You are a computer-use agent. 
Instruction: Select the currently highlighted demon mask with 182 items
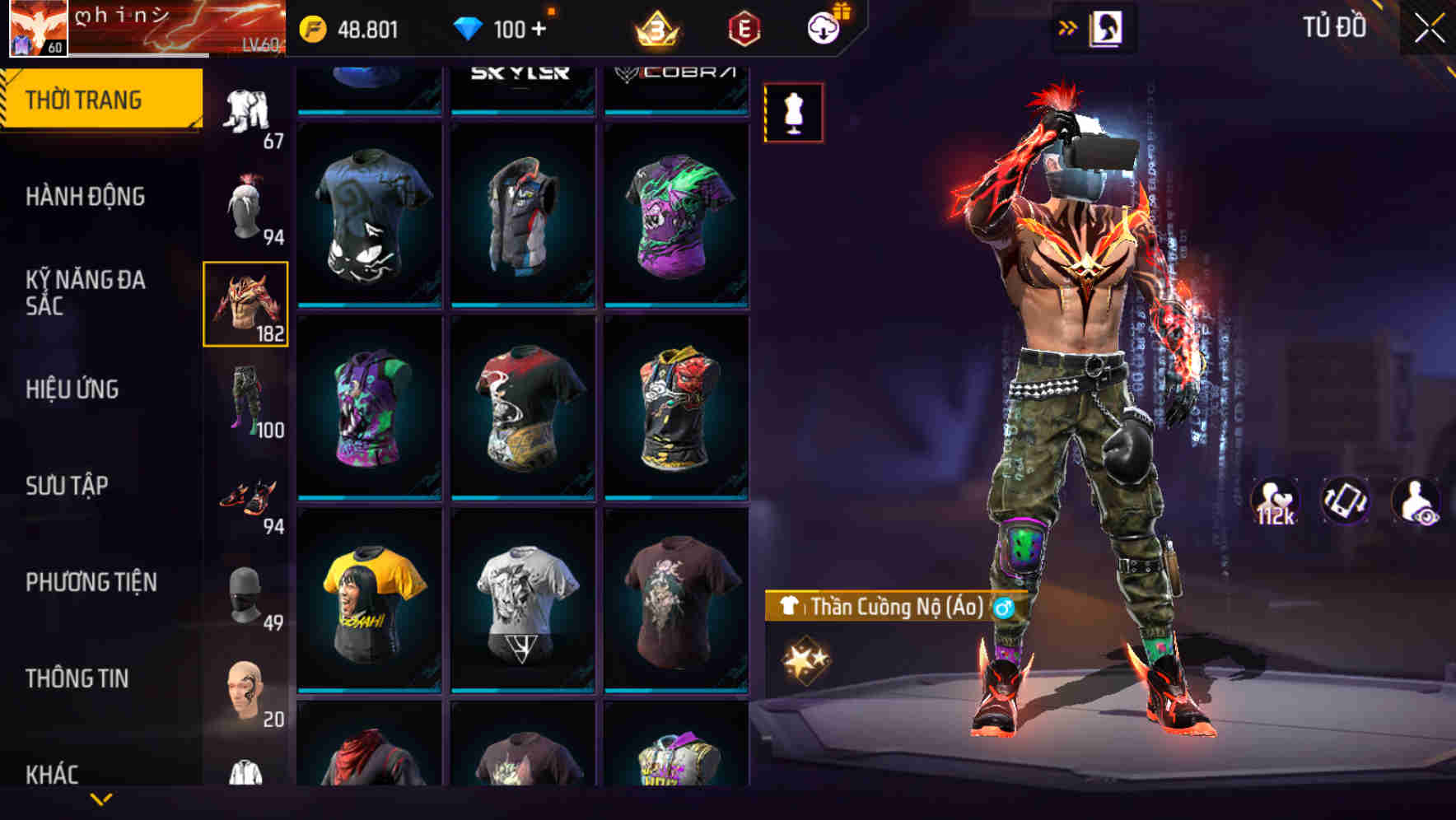[x=247, y=305]
